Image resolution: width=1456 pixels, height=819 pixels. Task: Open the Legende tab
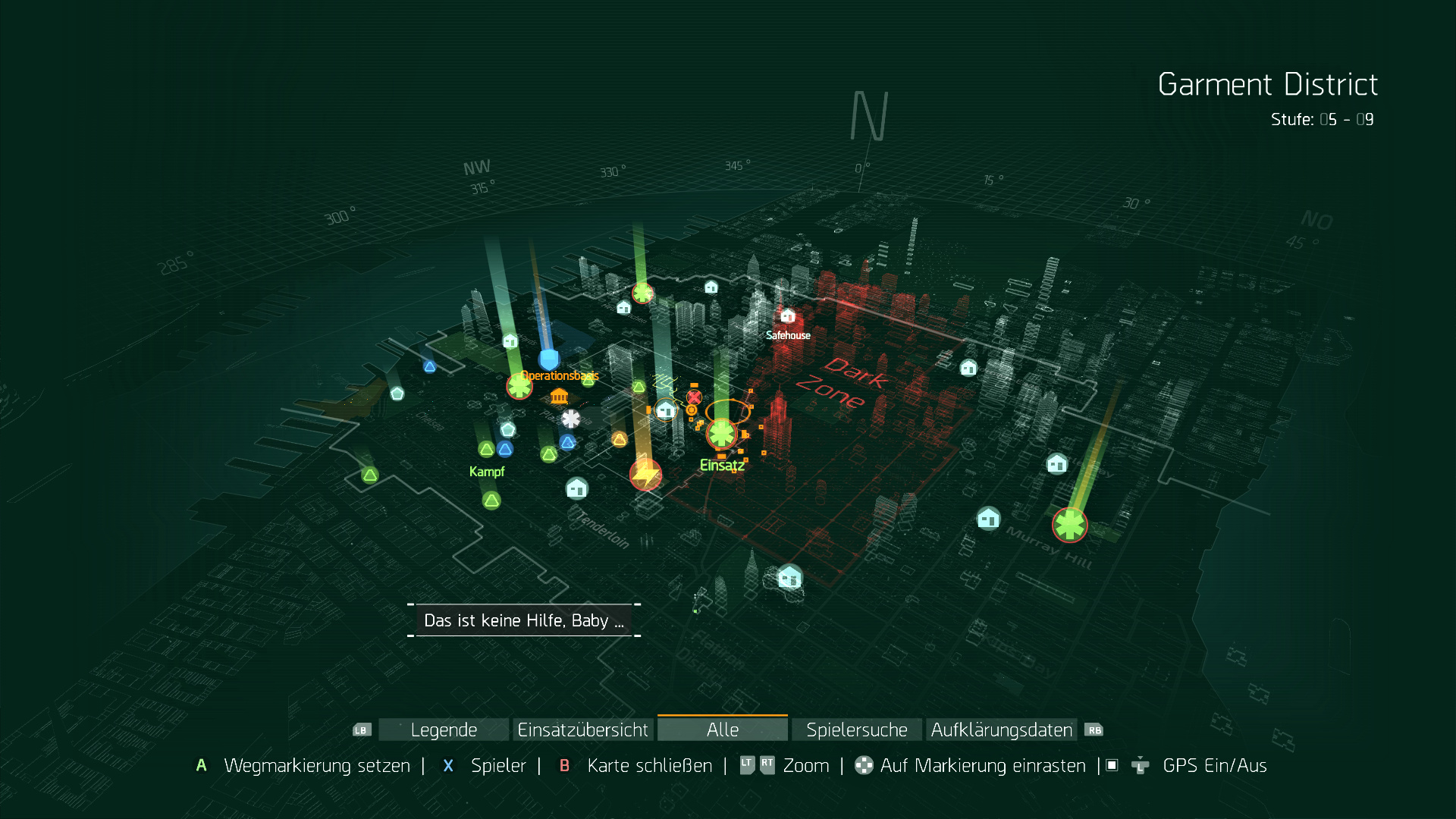[444, 730]
